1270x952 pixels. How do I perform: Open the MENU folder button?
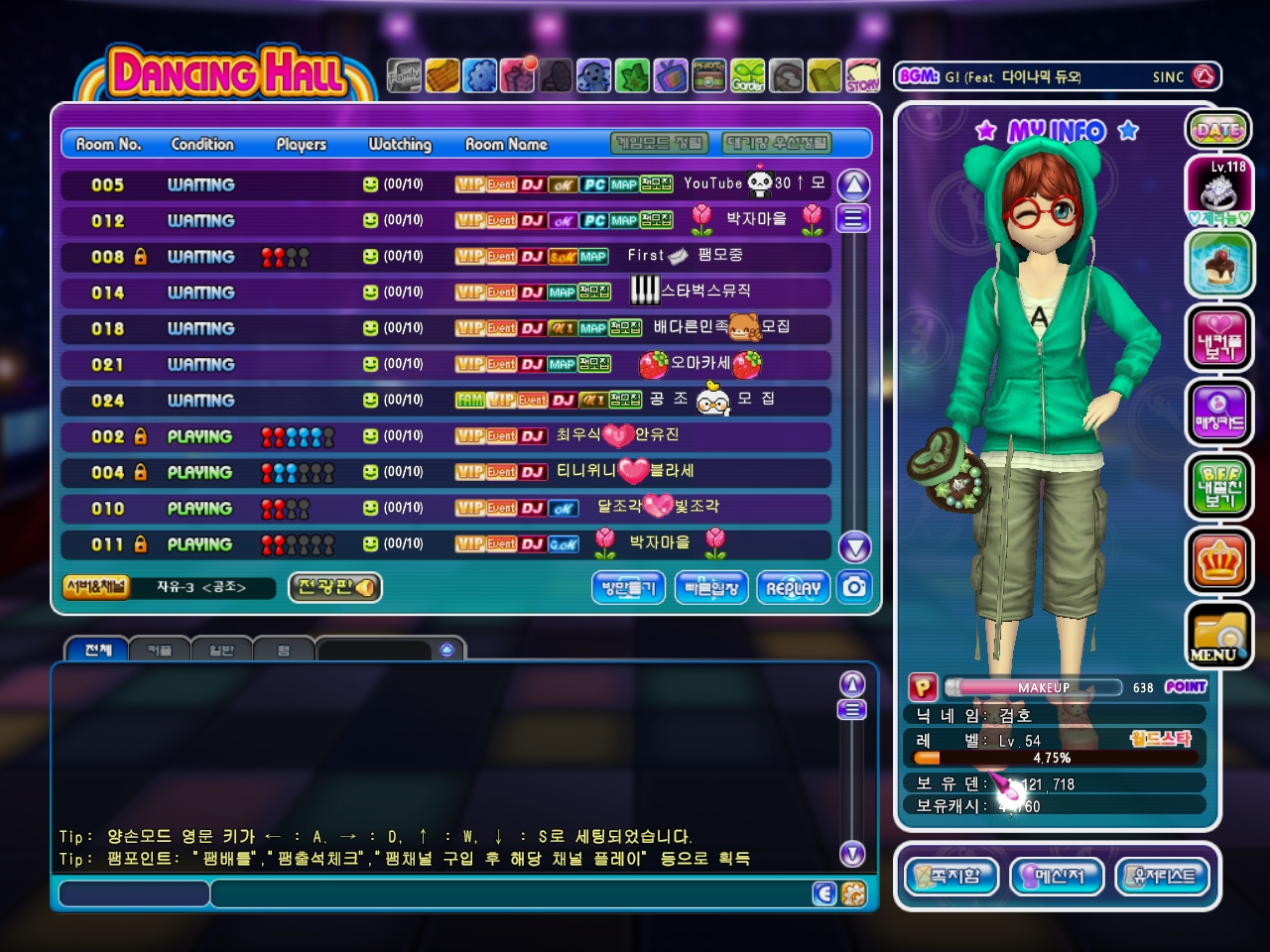[x=1216, y=636]
